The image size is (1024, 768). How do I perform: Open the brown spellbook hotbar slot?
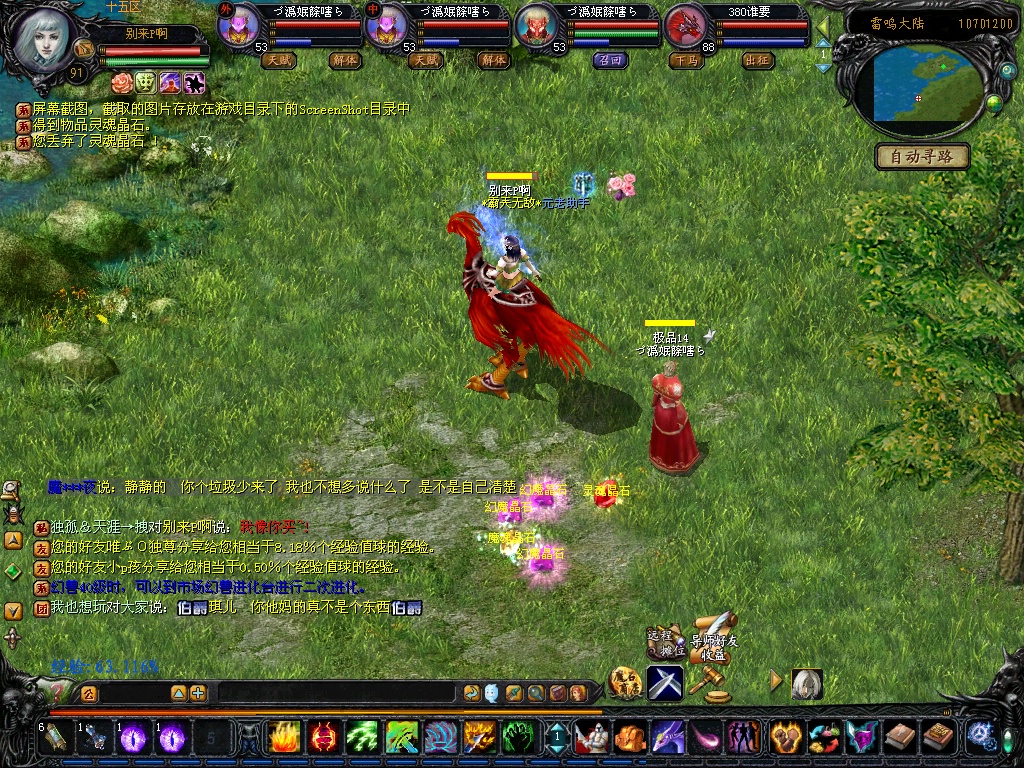(899, 738)
